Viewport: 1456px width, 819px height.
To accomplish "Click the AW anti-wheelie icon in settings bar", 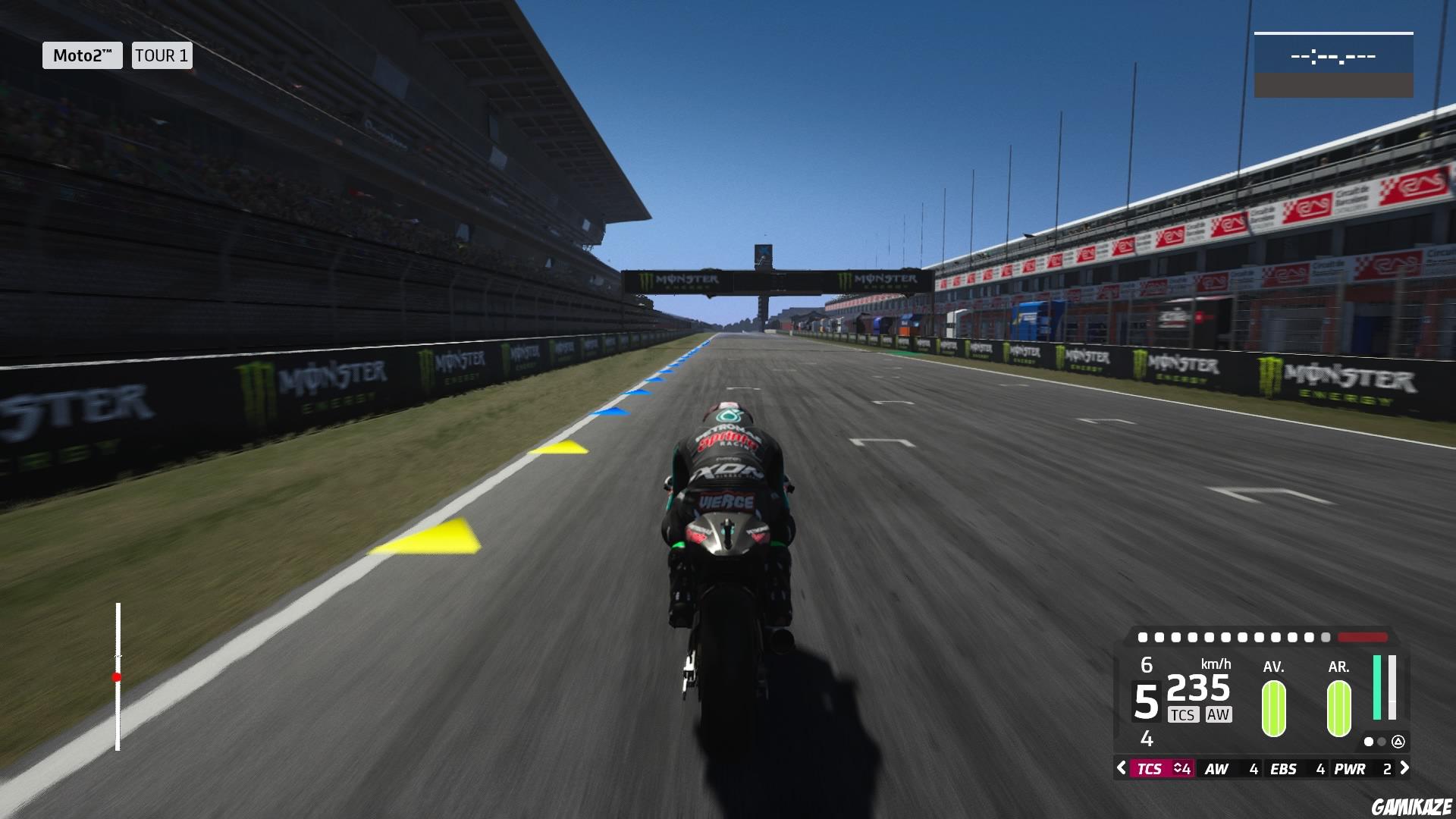I will point(1217,768).
